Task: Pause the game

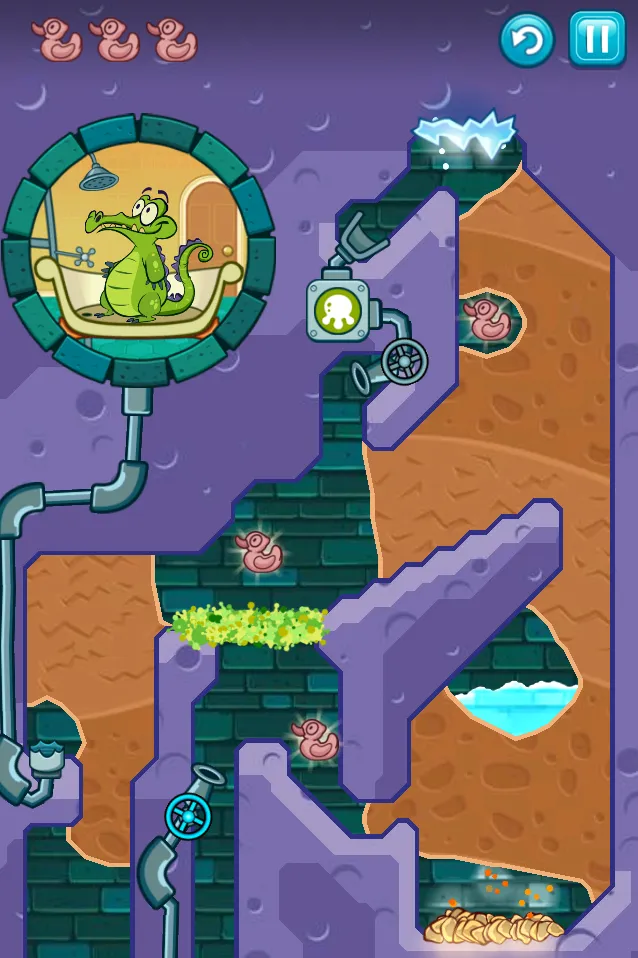Action: (597, 39)
